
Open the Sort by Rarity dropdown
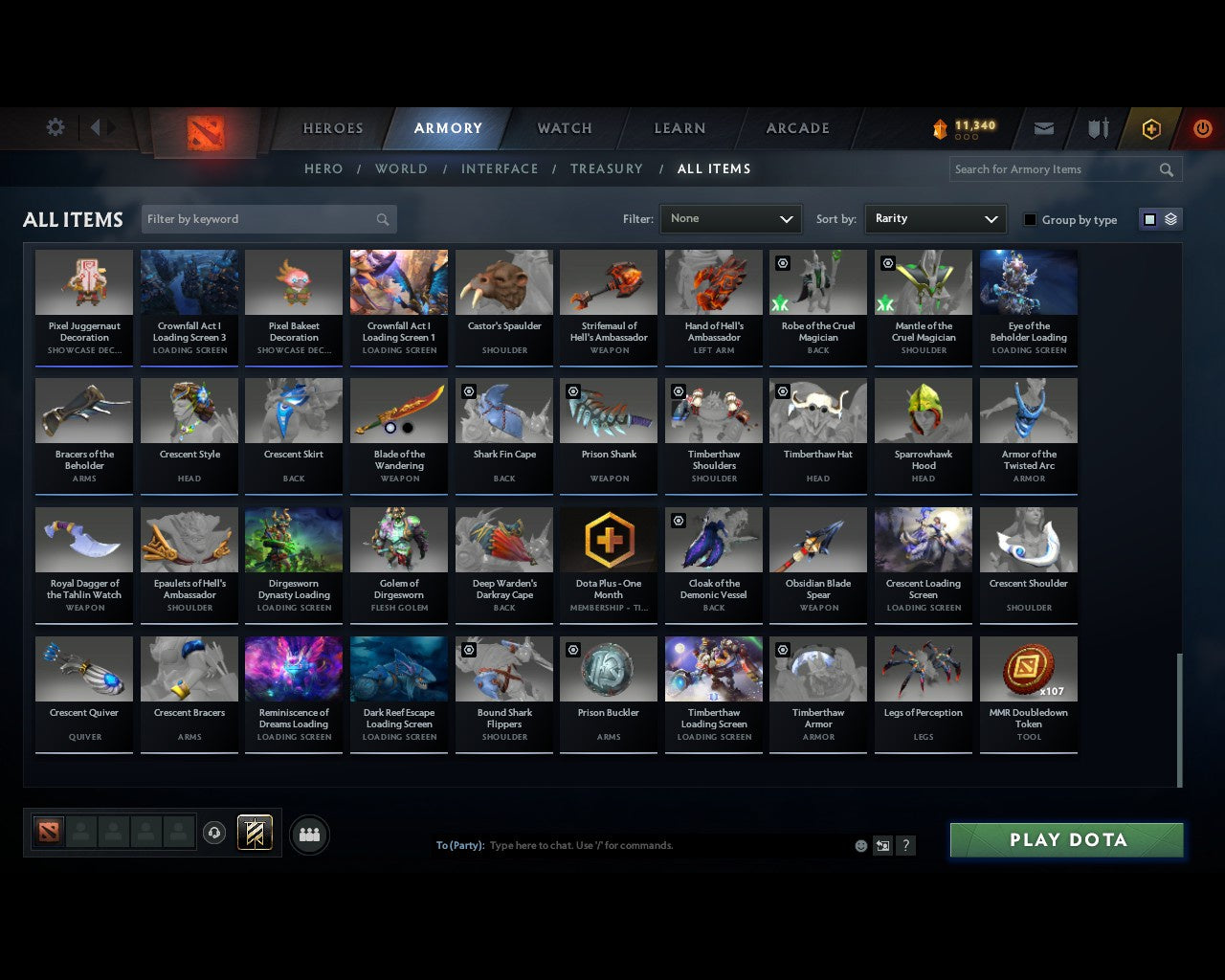point(935,218)
